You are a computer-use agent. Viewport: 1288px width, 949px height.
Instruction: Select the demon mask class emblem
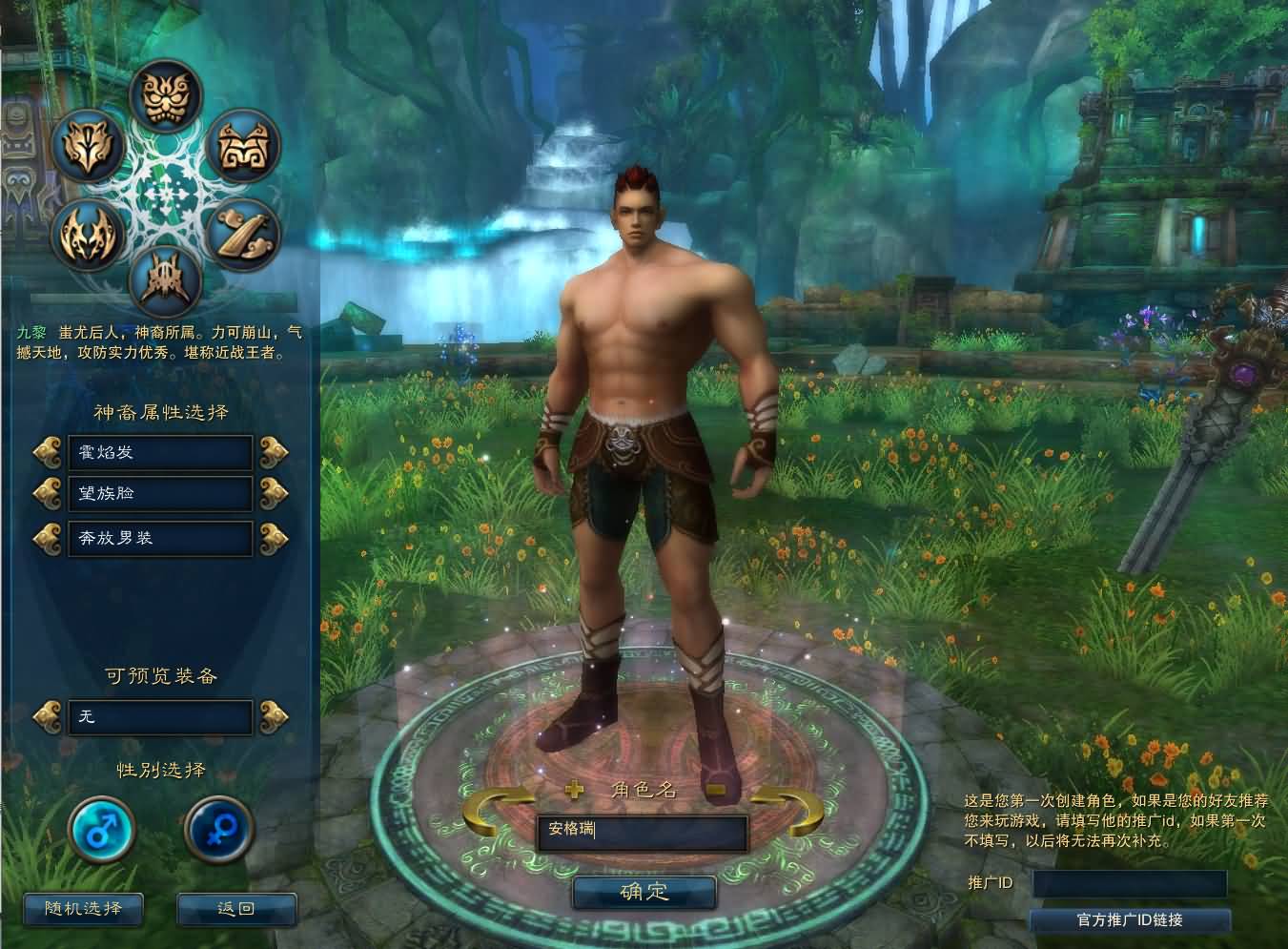coord(165,94)
